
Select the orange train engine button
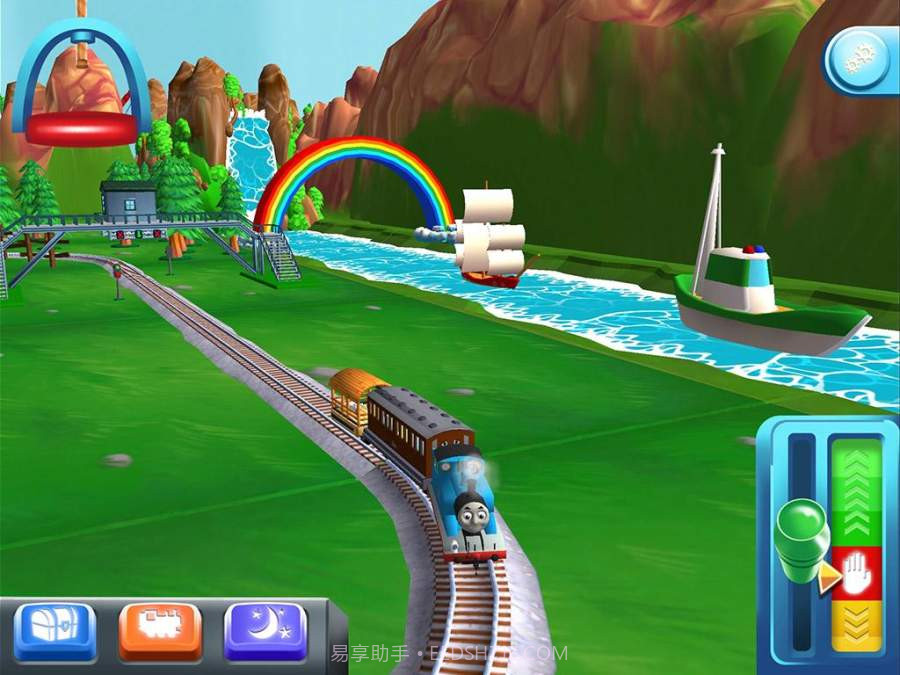coord(160,630)
